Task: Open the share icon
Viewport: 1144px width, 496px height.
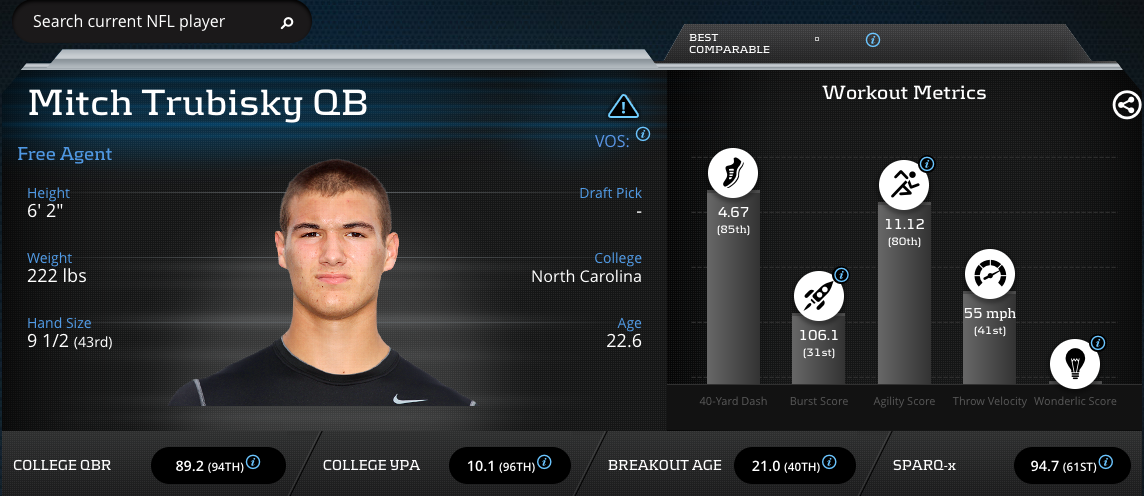Action: coord(1126,104)
